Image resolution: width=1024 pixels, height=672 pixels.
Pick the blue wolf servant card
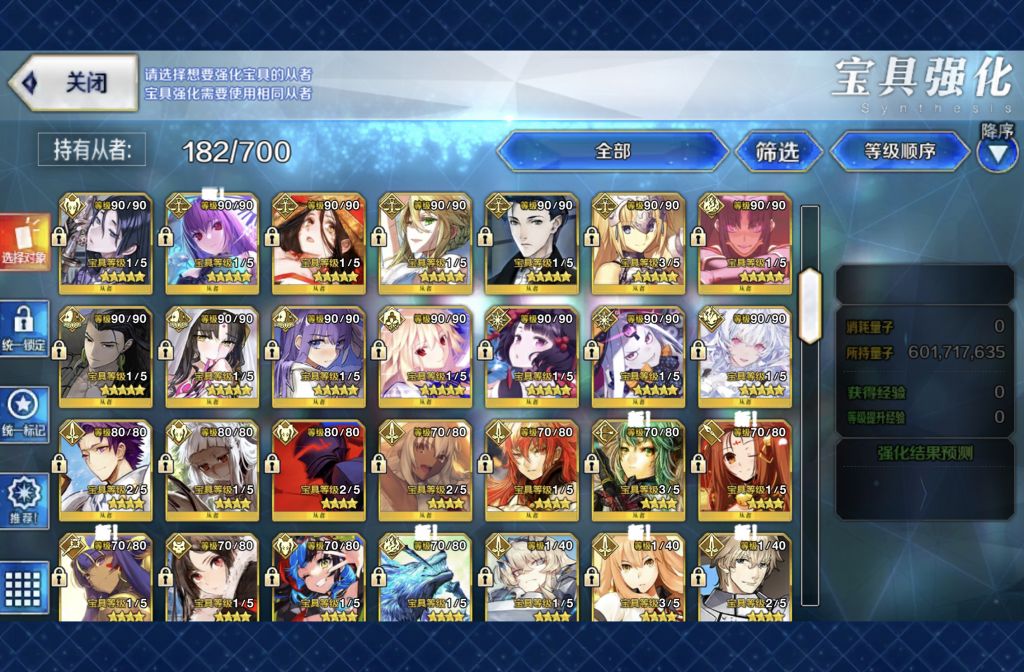click(x=425, y=578)
